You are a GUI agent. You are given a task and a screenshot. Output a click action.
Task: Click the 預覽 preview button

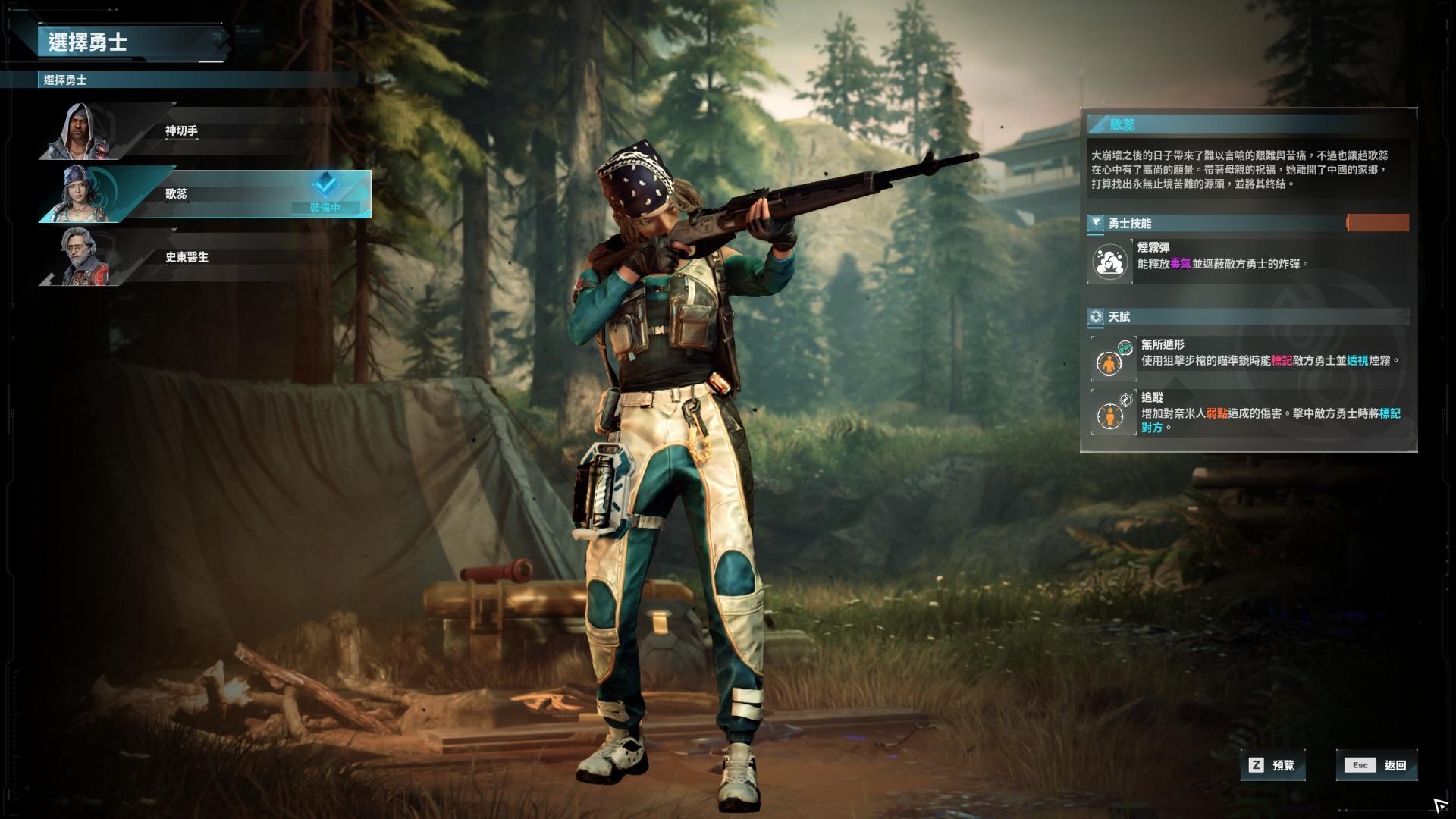1274,765
